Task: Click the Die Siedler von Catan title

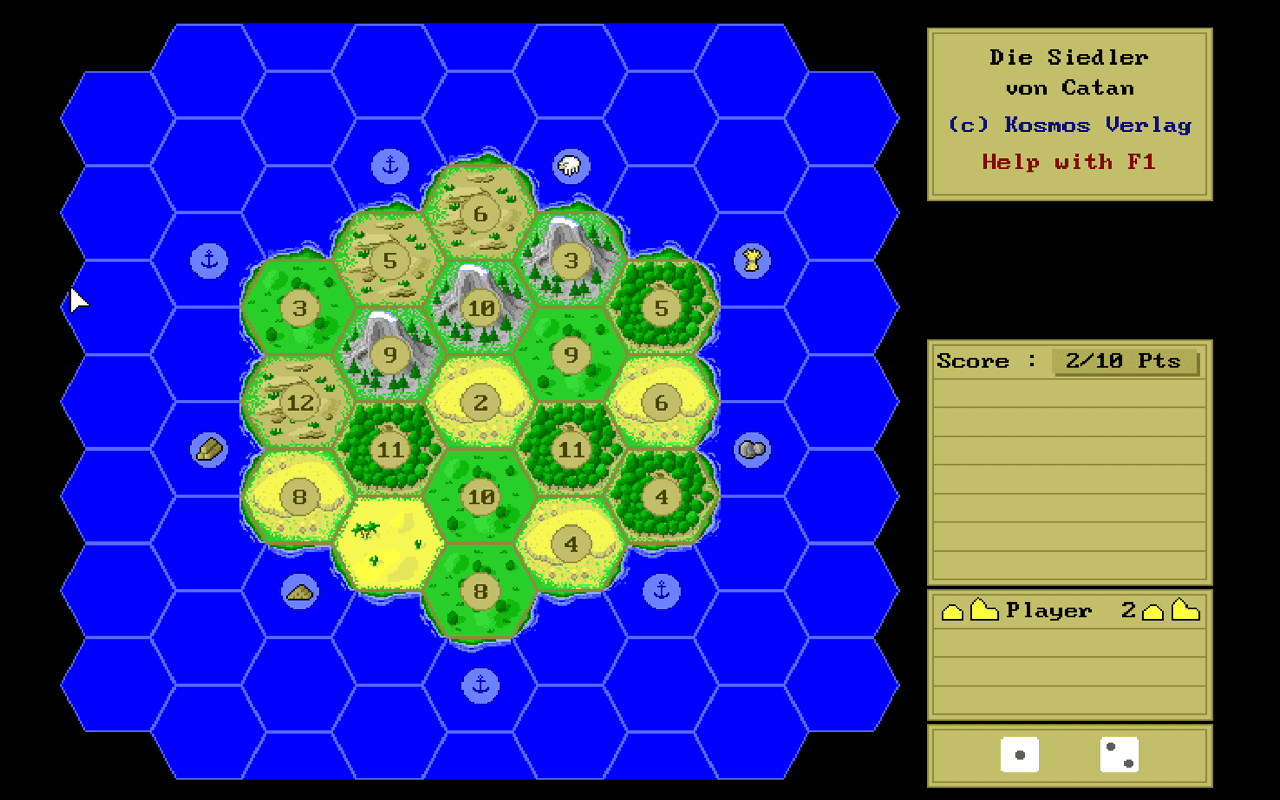Action: coord(1069,72)
